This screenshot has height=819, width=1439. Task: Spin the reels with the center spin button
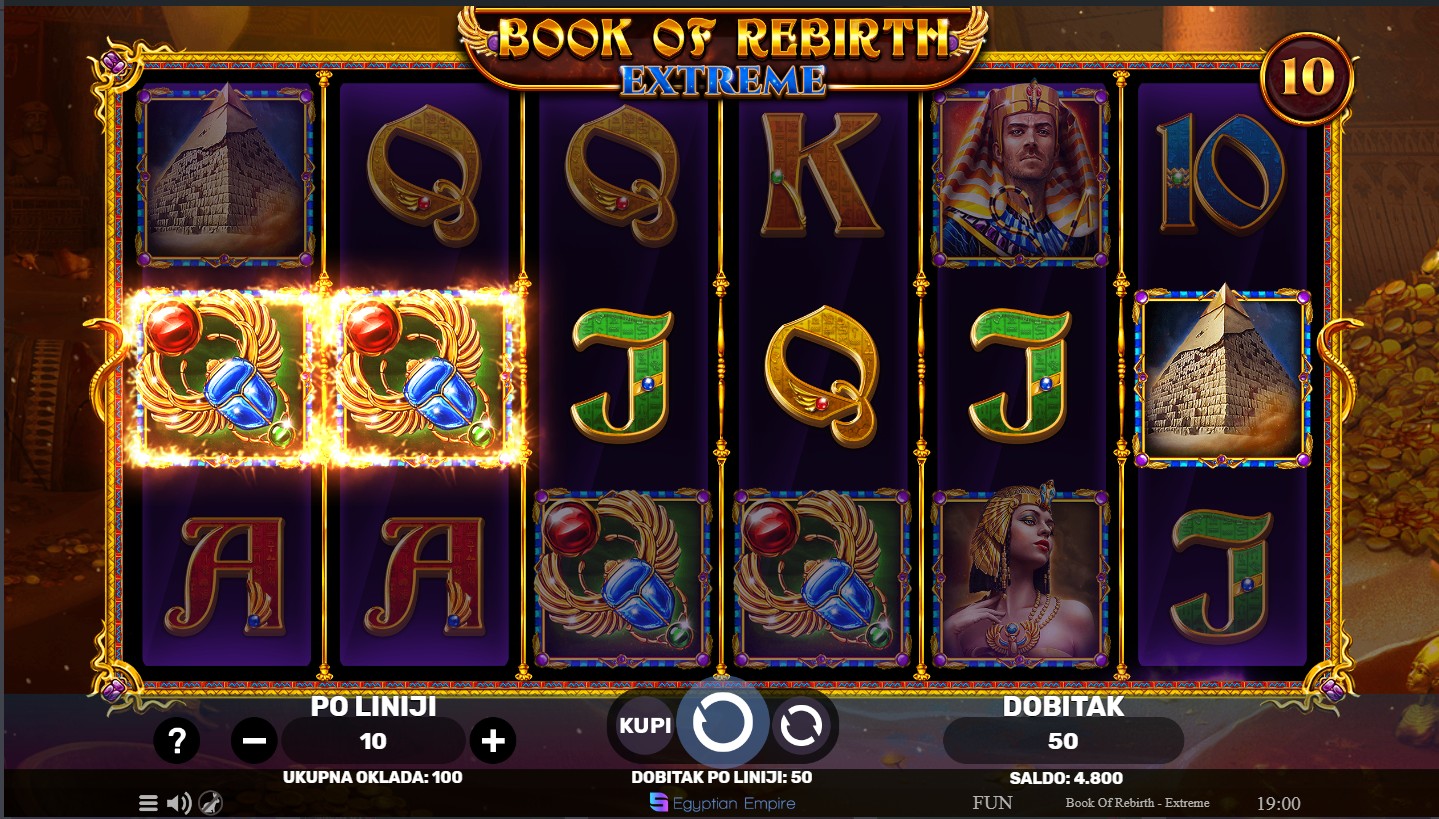(x=722, y=723)
